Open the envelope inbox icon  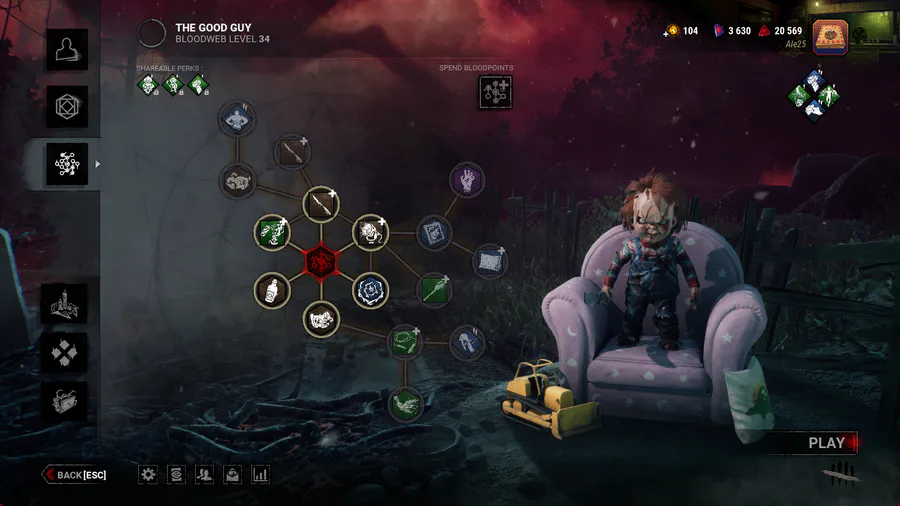coord(232,475)
